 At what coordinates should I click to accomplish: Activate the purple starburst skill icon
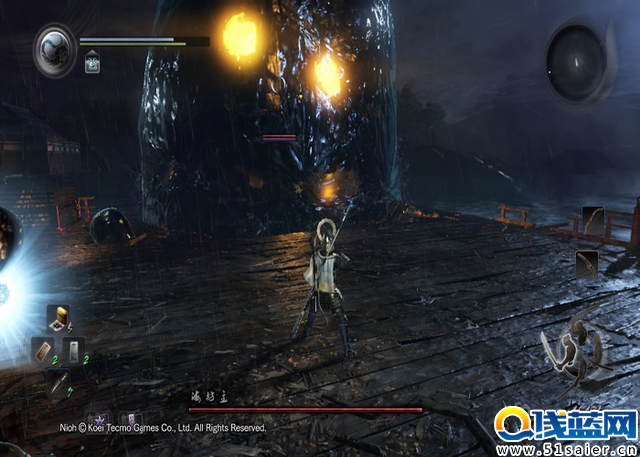[100, 421]
